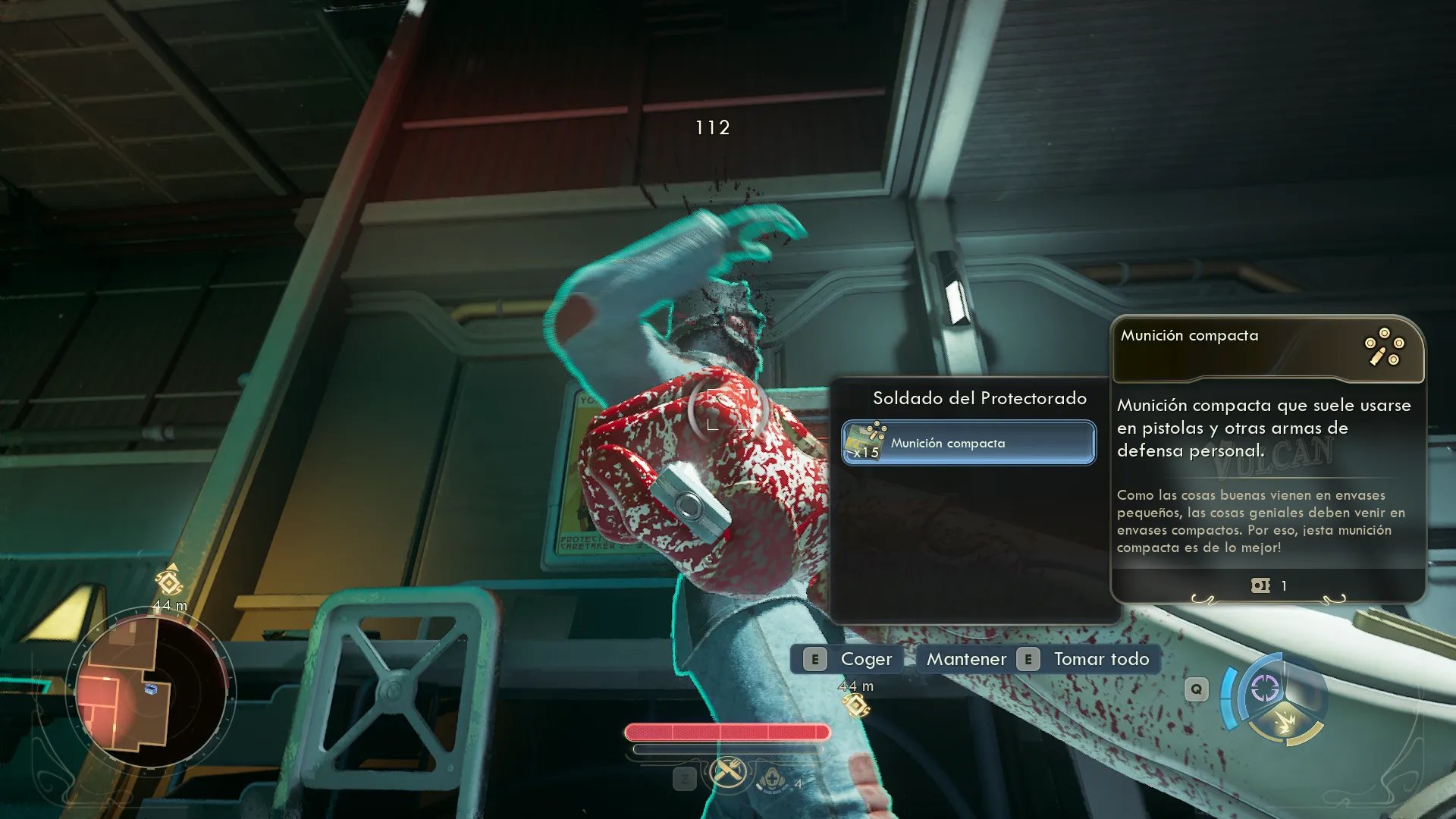Click the 44 m objective waypoint marker

(x=856, y=705)
